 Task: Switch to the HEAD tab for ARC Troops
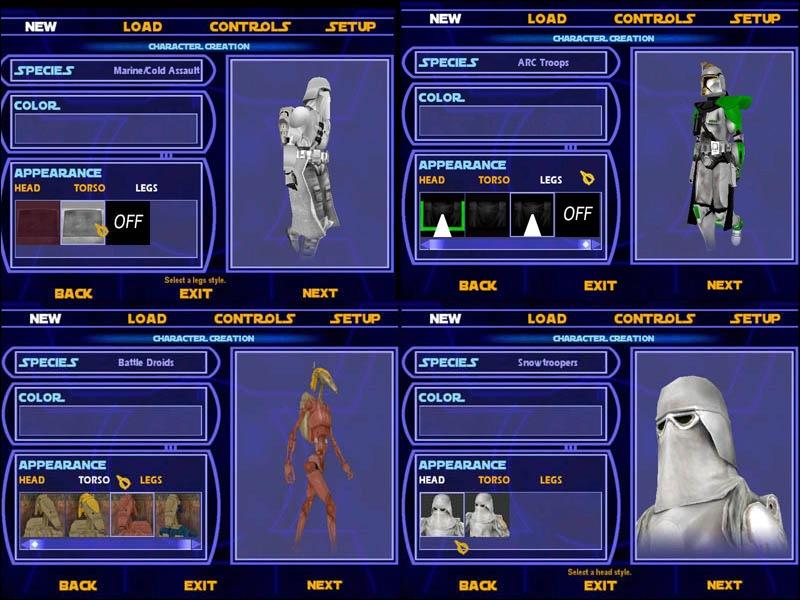[432, 180]
